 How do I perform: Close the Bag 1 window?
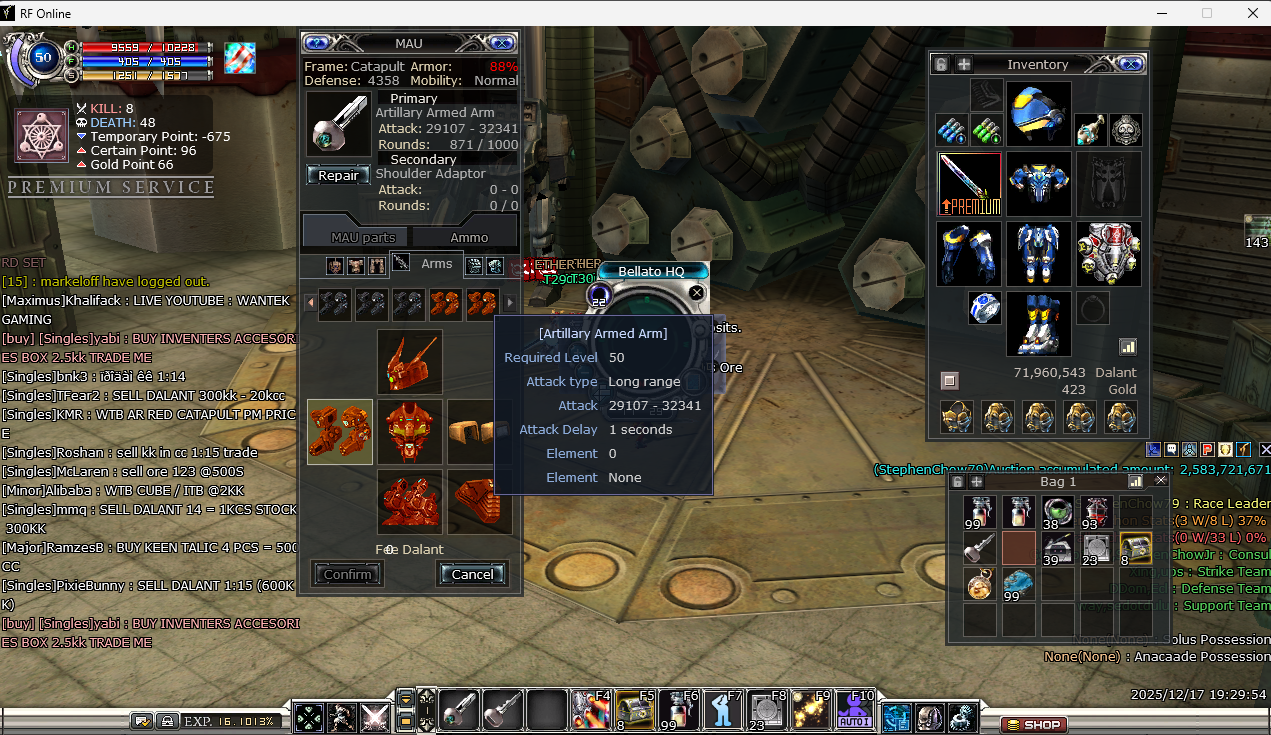point(1161,481)
